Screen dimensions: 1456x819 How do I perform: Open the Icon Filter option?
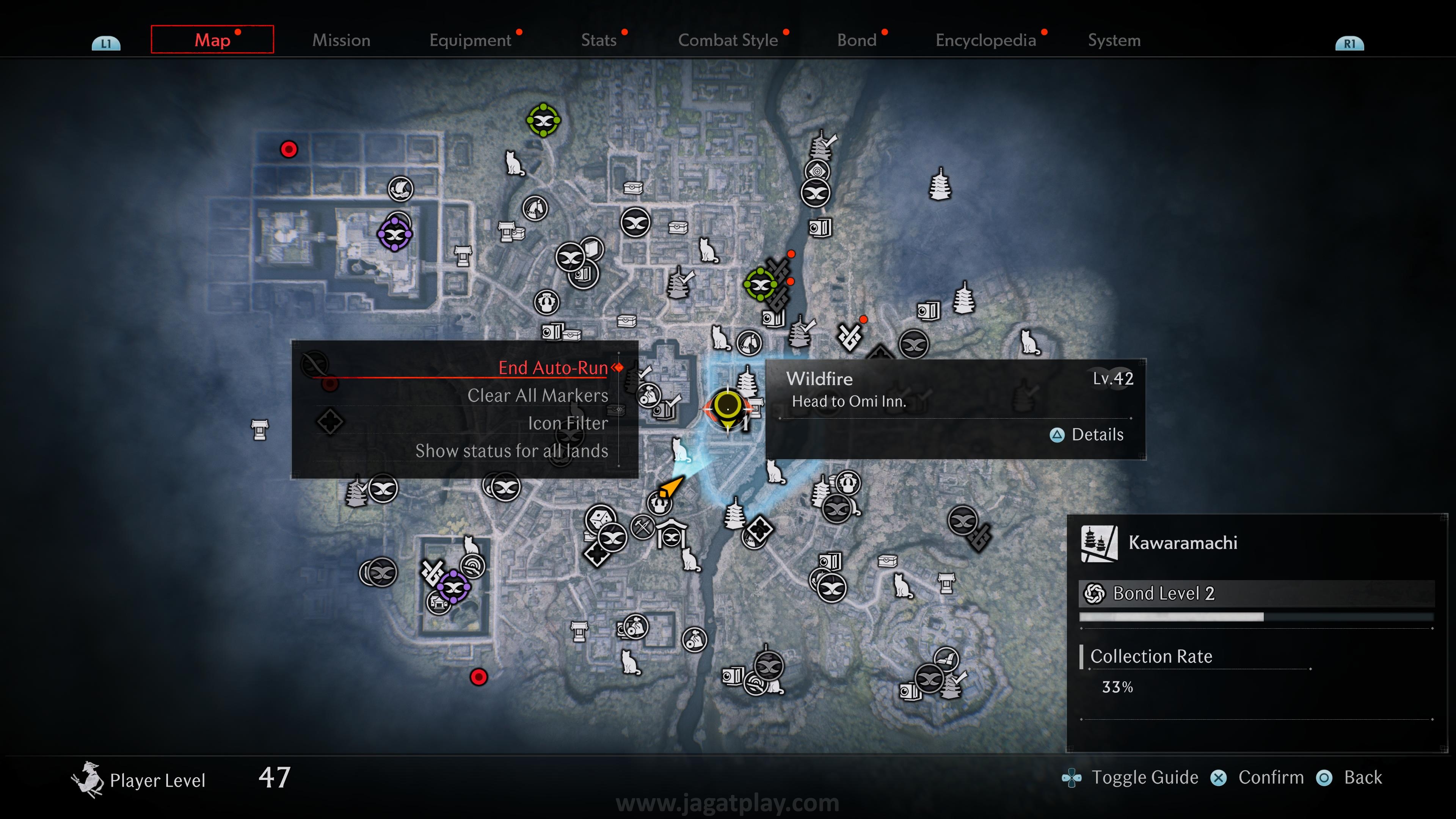[x=568, y=424]
